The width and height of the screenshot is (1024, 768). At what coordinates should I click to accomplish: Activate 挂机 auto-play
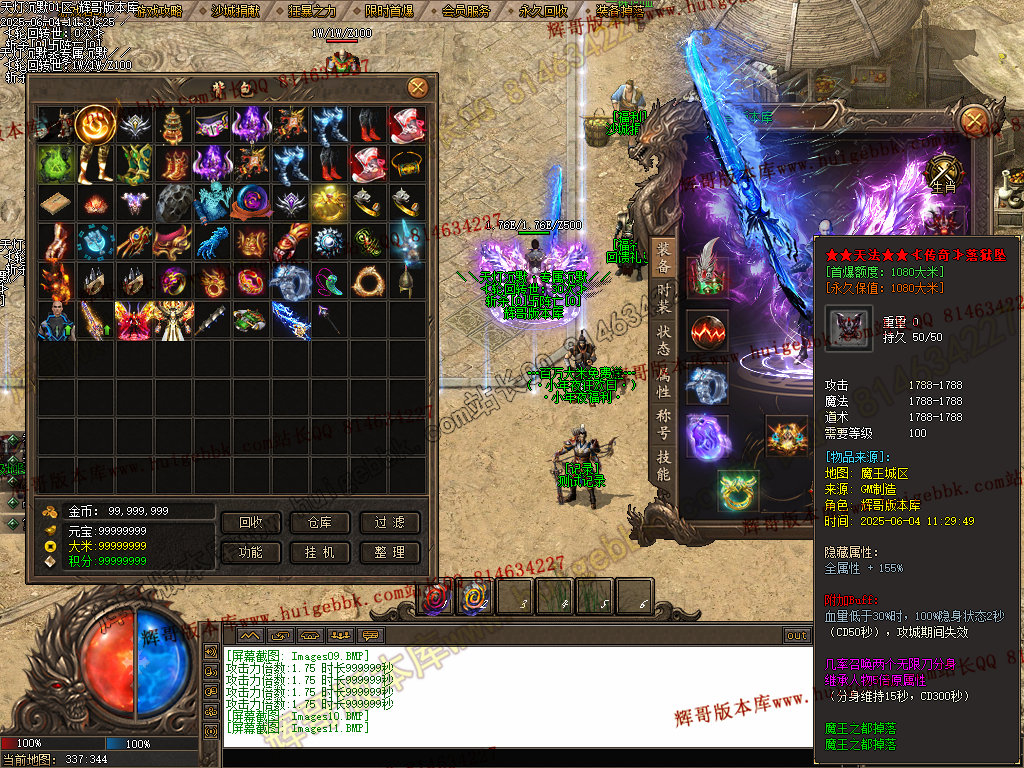(320, 552)
